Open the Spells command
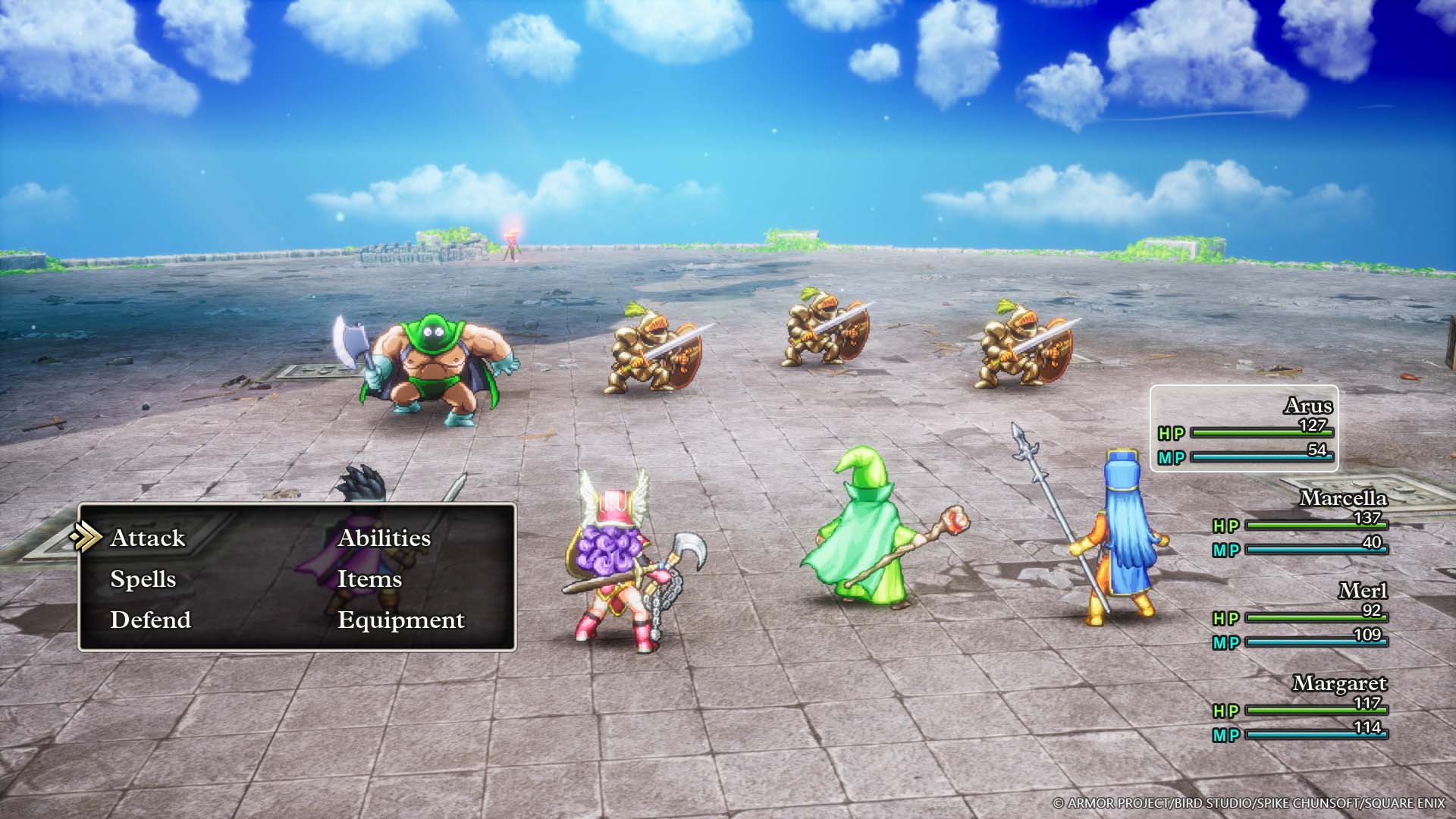This screenshot has height=819, width=1456. coord(143,579)
